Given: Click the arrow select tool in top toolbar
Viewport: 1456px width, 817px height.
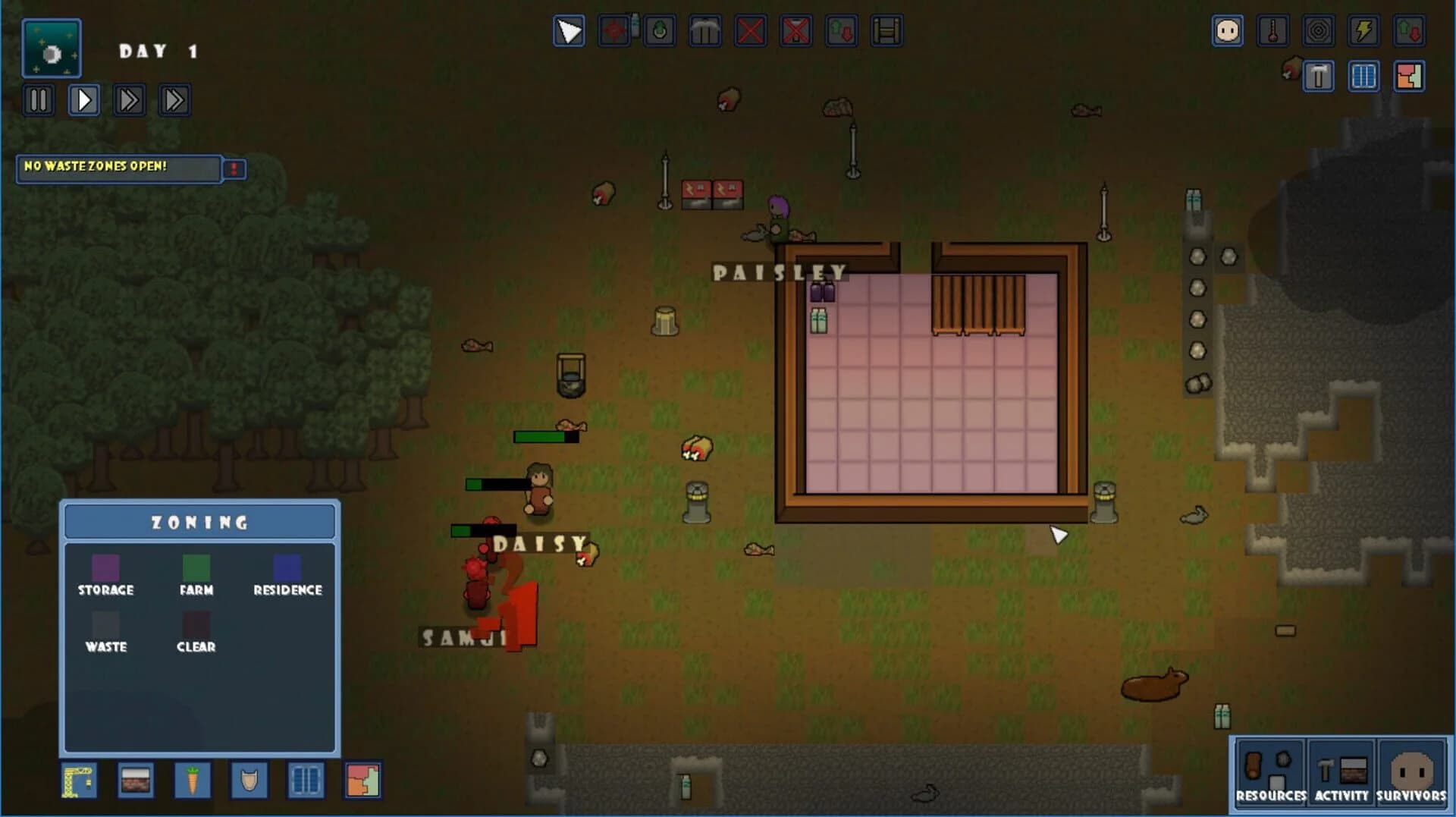Looking at the screenshot, I should pyautogui.click(x=569, y=31).
